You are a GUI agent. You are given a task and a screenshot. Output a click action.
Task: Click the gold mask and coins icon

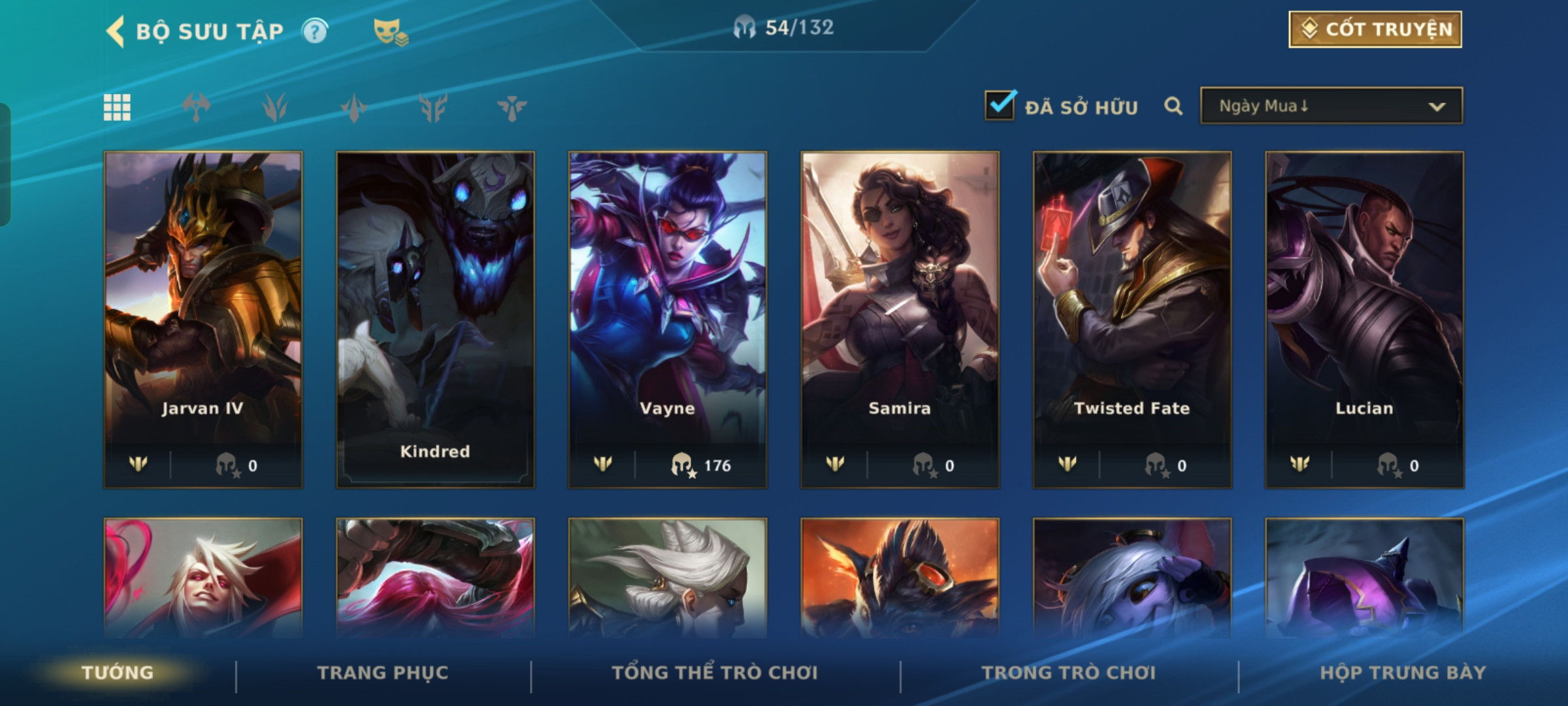pyautogui.click(x=390, y=31)
